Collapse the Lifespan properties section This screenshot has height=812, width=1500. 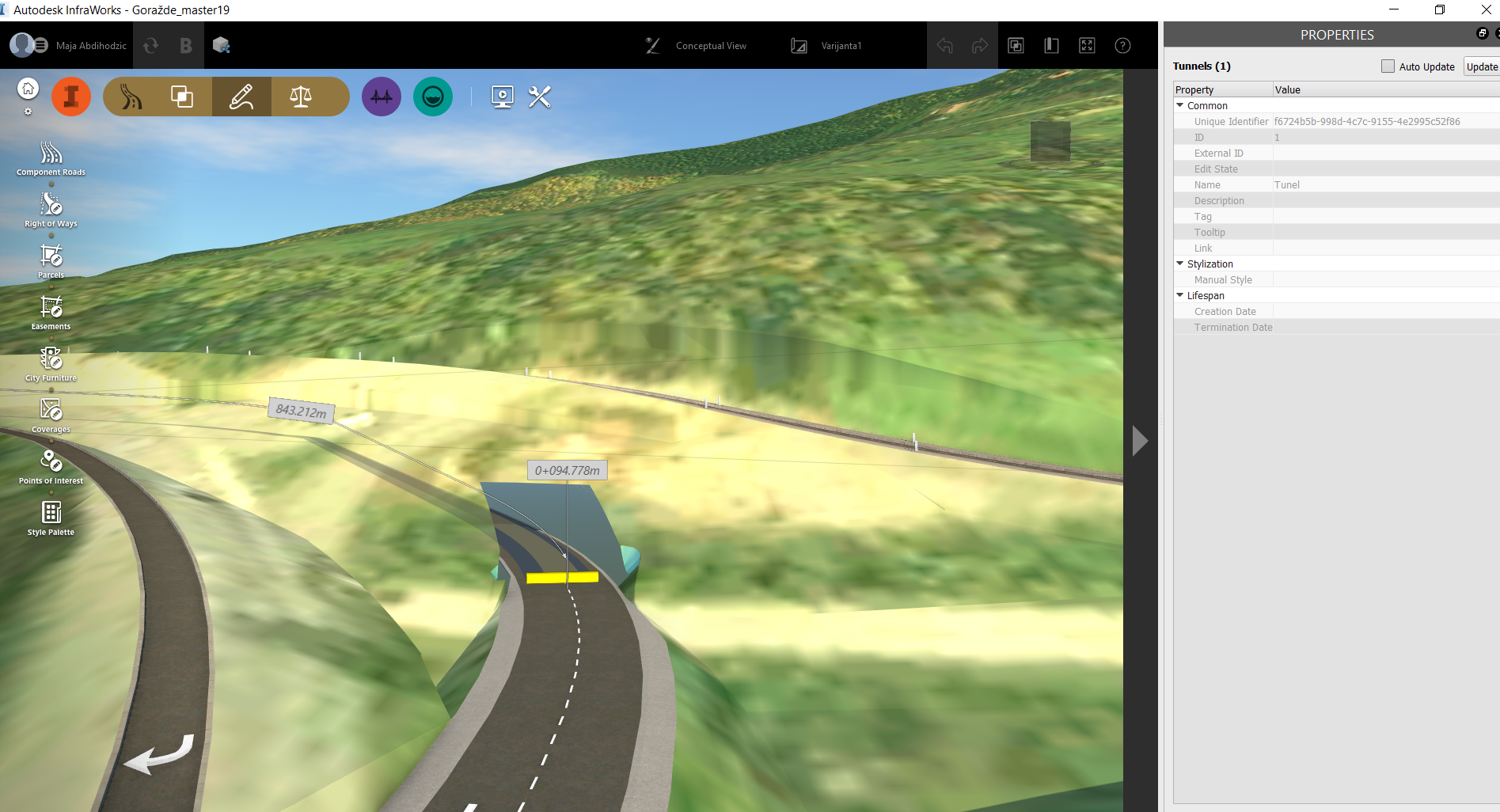[1179, 294]
